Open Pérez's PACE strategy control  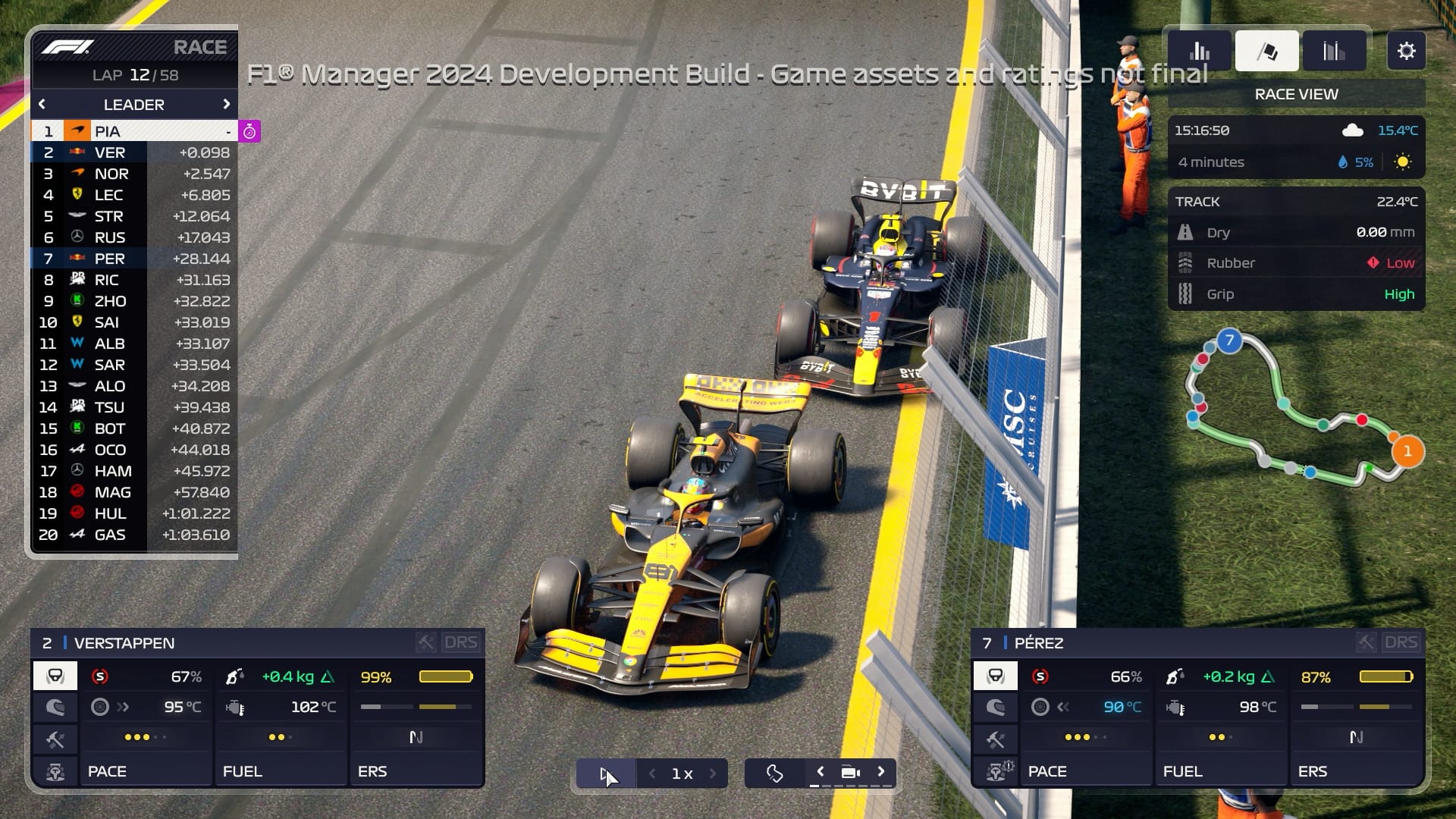(1086, 770)
